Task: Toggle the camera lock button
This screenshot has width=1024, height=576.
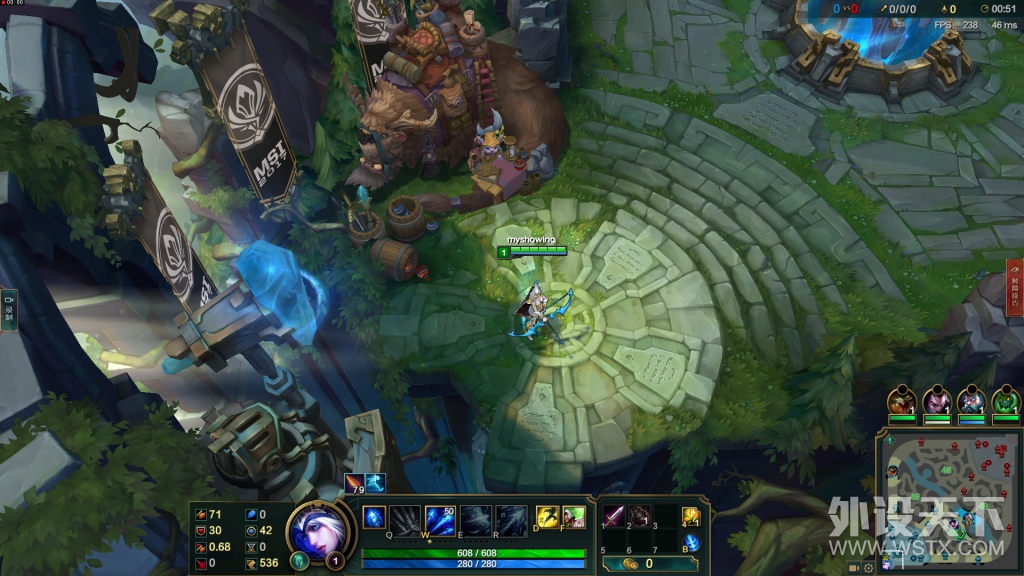Action: coord(854,567)
